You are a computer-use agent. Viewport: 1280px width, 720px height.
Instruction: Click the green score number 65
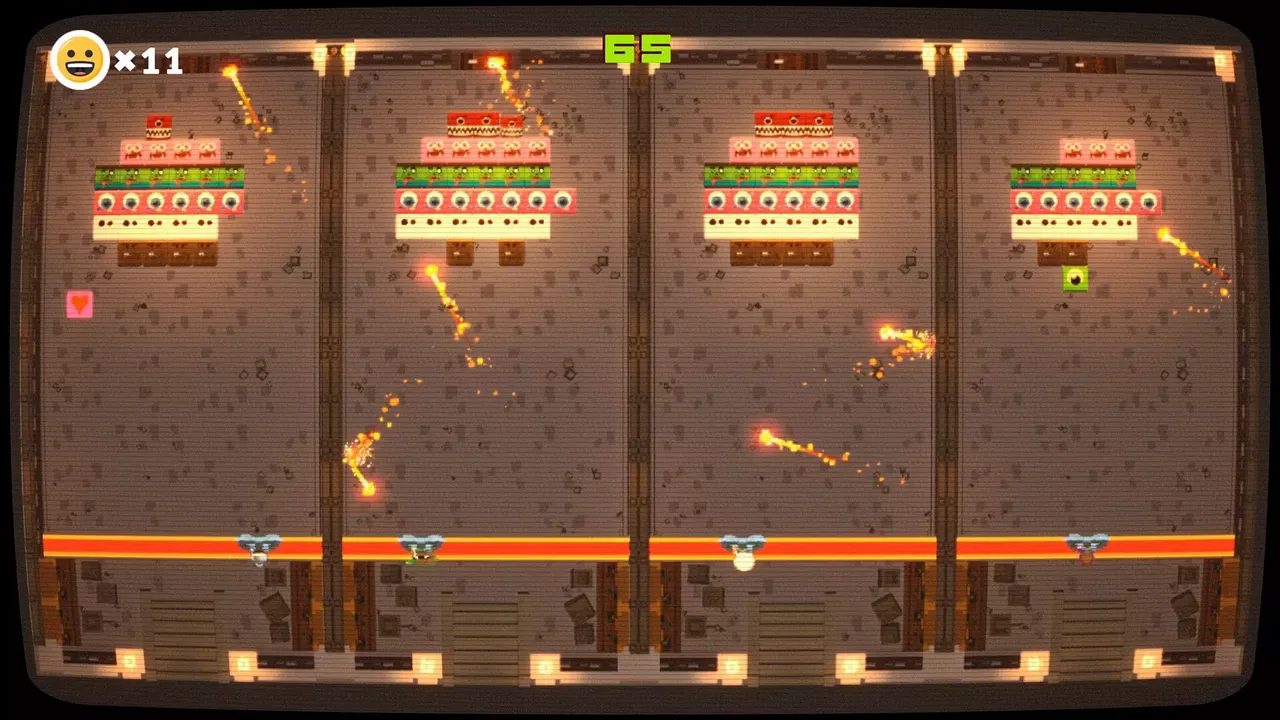pos(637,49)
